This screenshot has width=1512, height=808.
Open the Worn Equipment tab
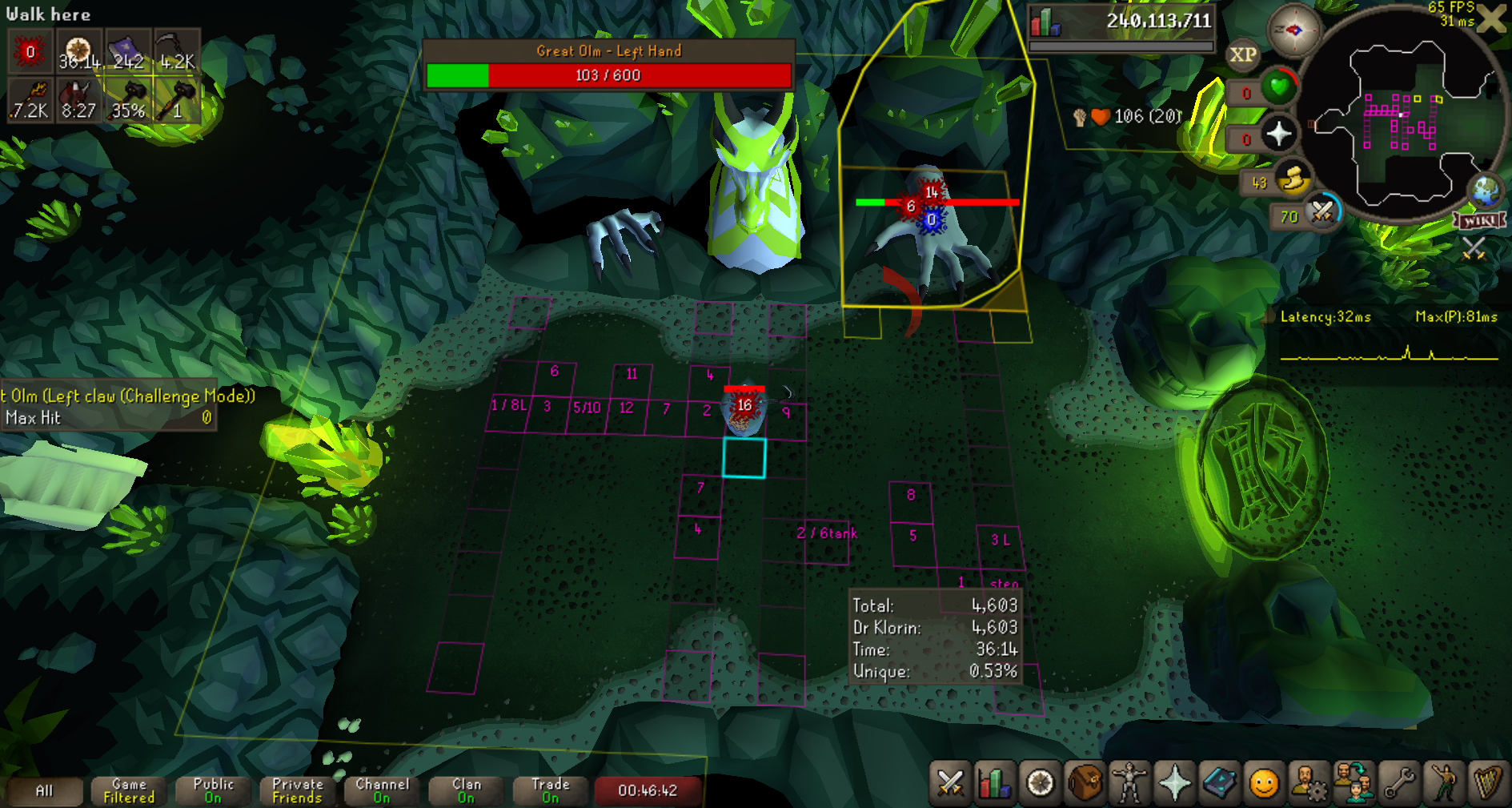click(x=1129, y=782)
